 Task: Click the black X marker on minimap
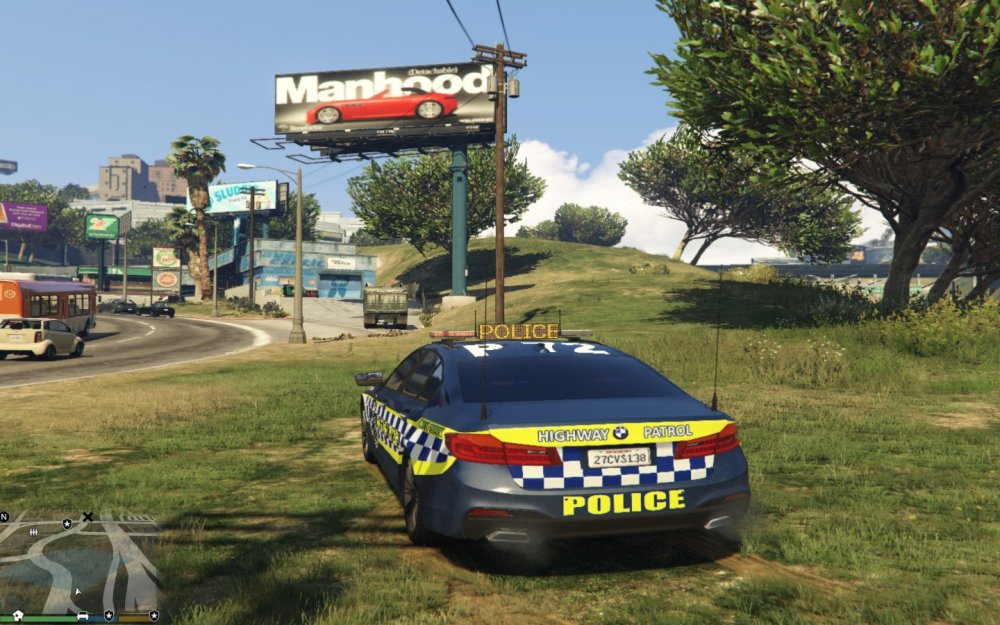tap(87, 517)
